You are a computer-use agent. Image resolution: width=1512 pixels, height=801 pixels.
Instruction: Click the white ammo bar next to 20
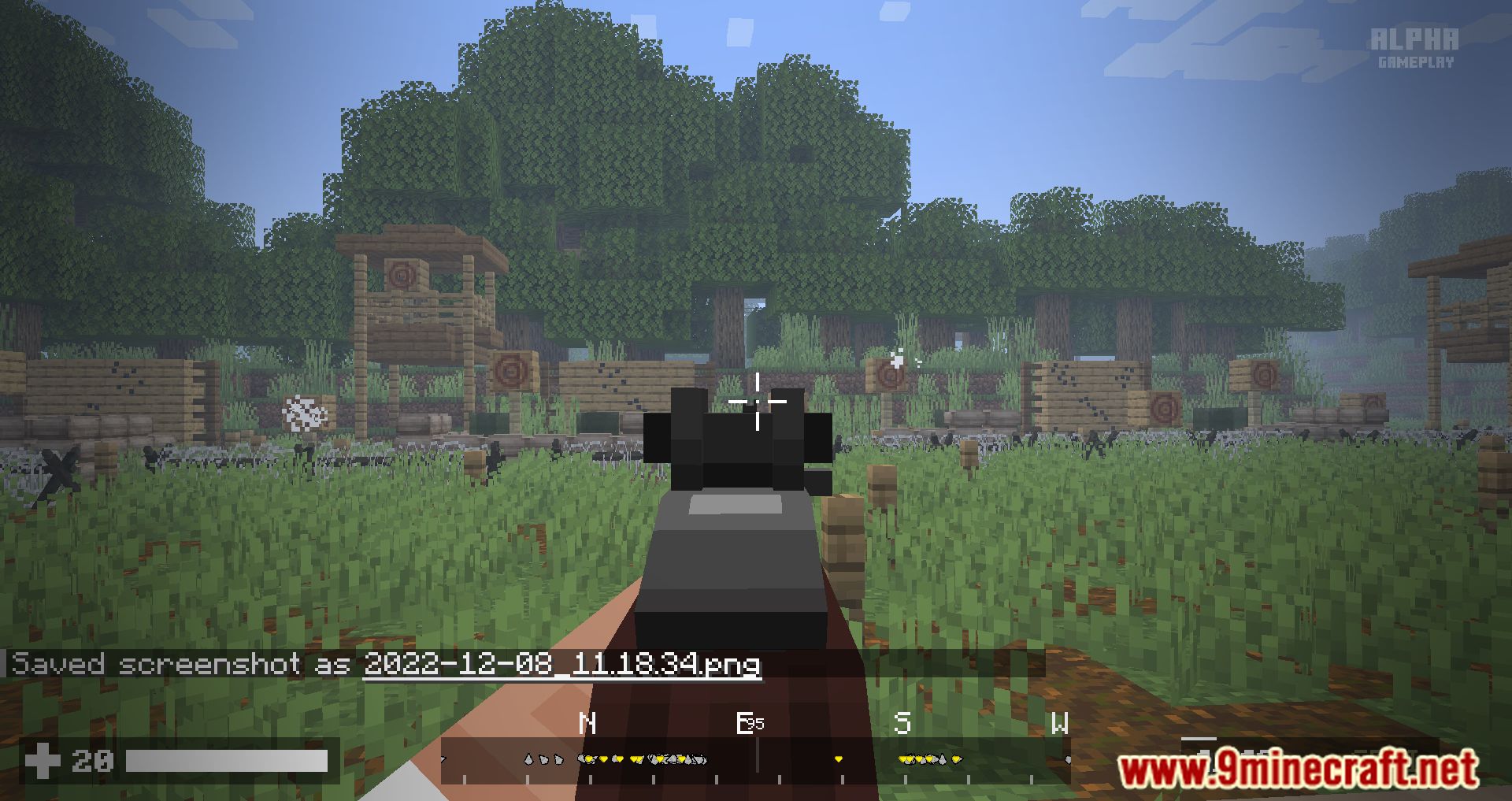228,762
